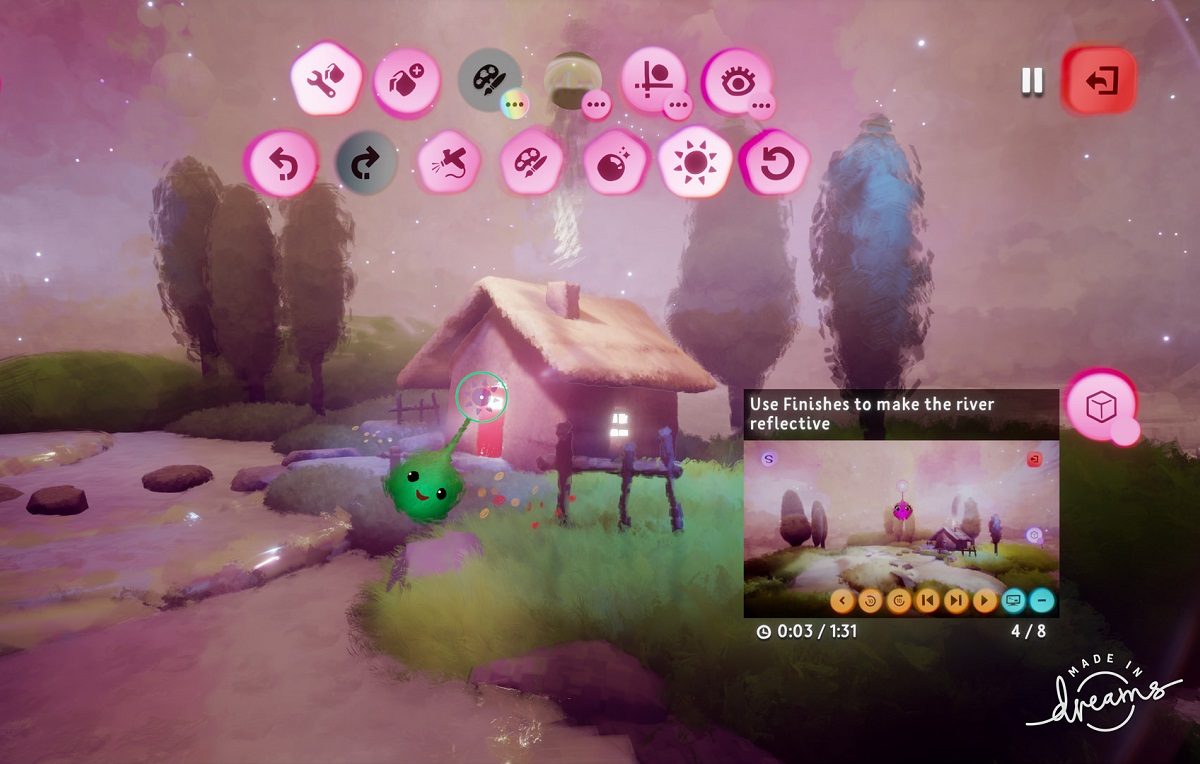
Task: Undo the last action
Action: (282, 163)
